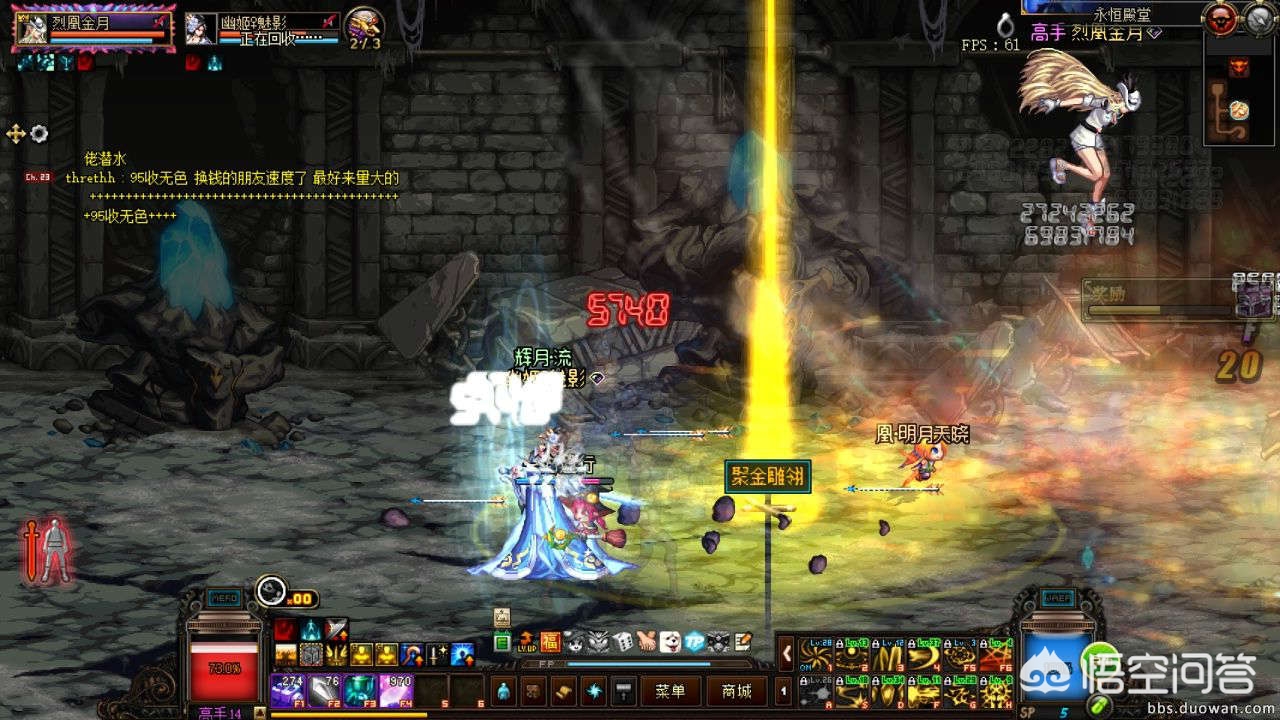Use the F2 item slot showing 76

coord(325,690)
